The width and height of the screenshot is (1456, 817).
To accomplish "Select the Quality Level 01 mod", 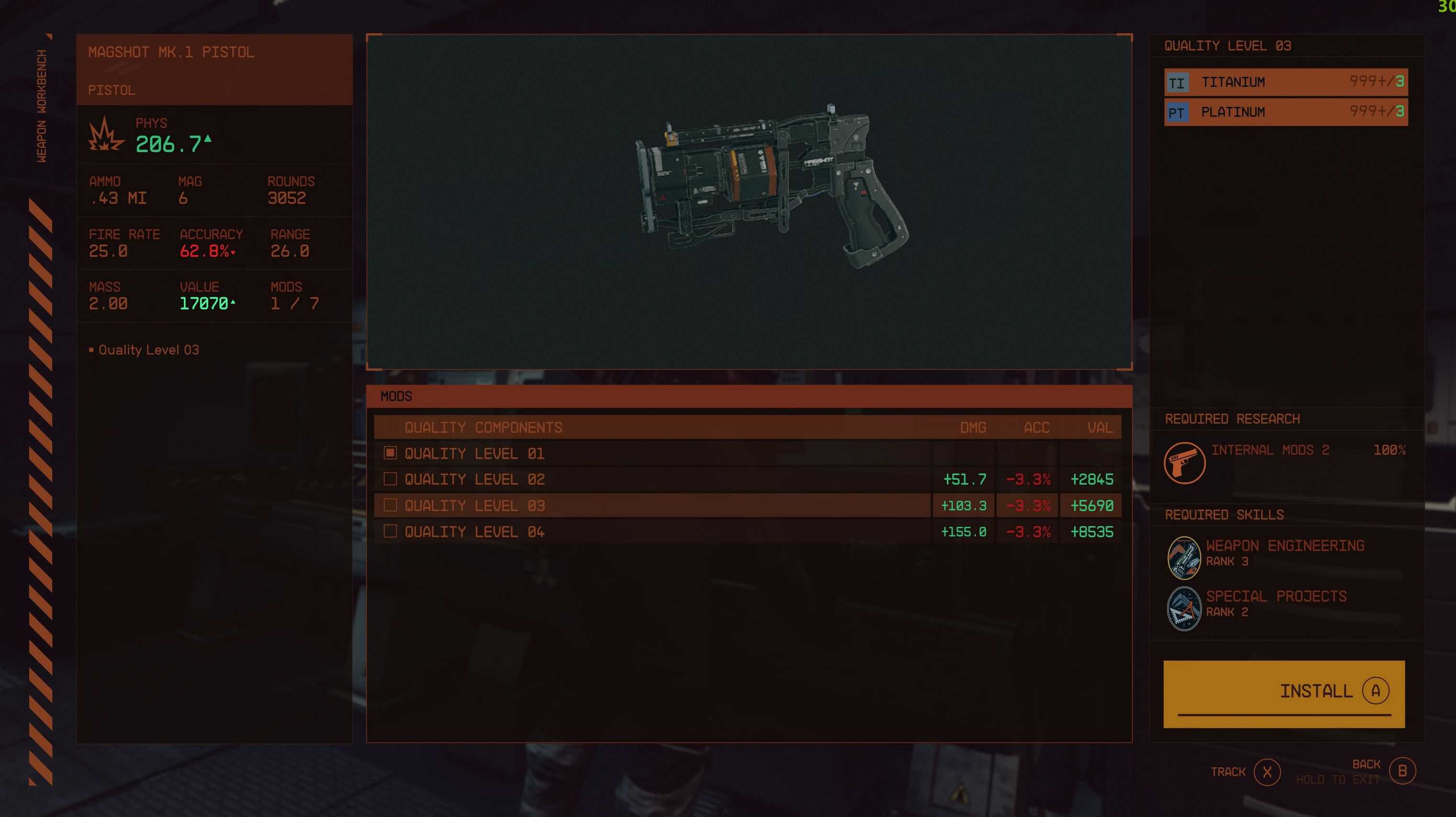I will pyautogui.click(x=474, y=453).
